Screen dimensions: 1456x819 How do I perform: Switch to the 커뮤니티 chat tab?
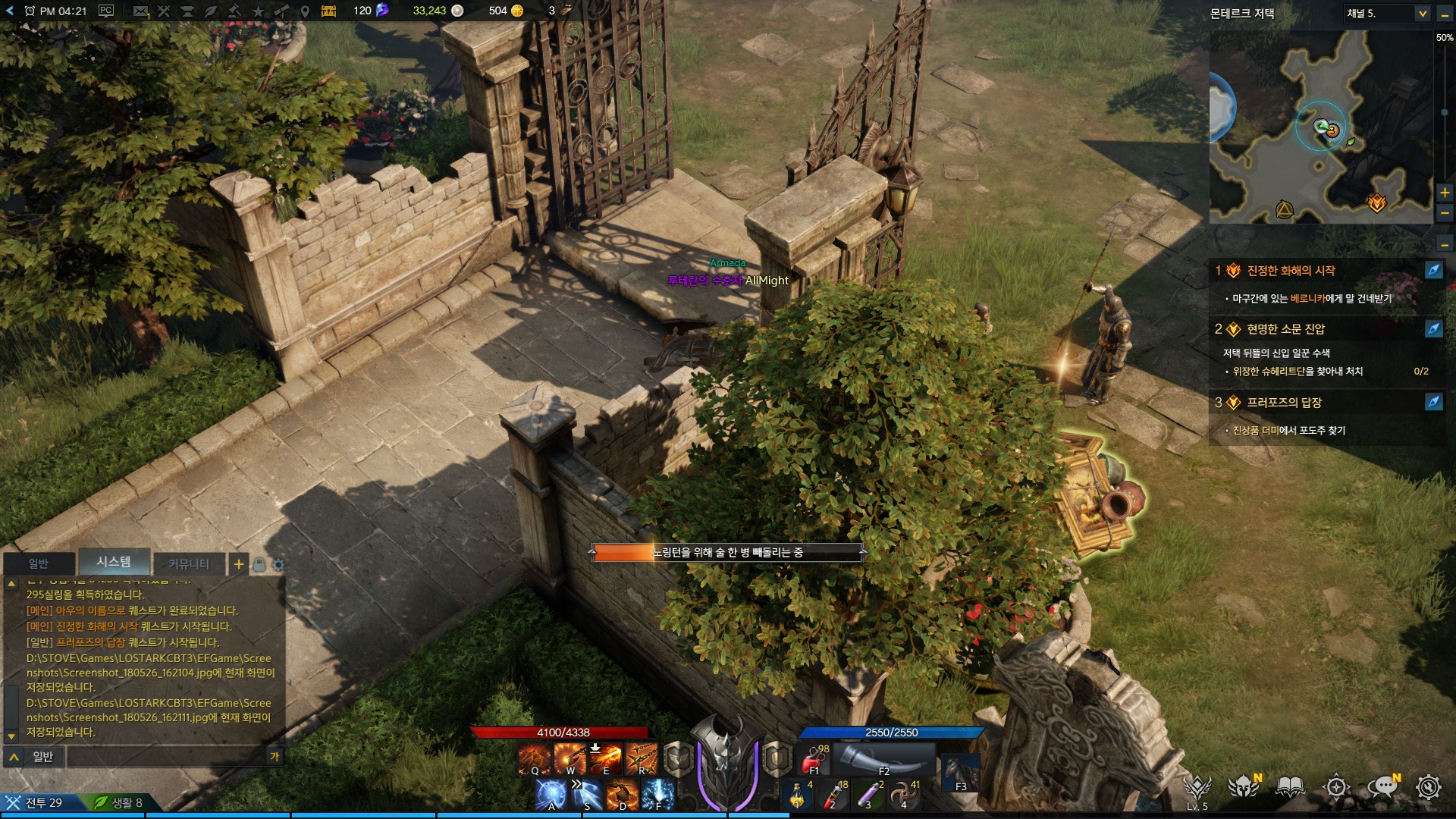tap(189, 563)
